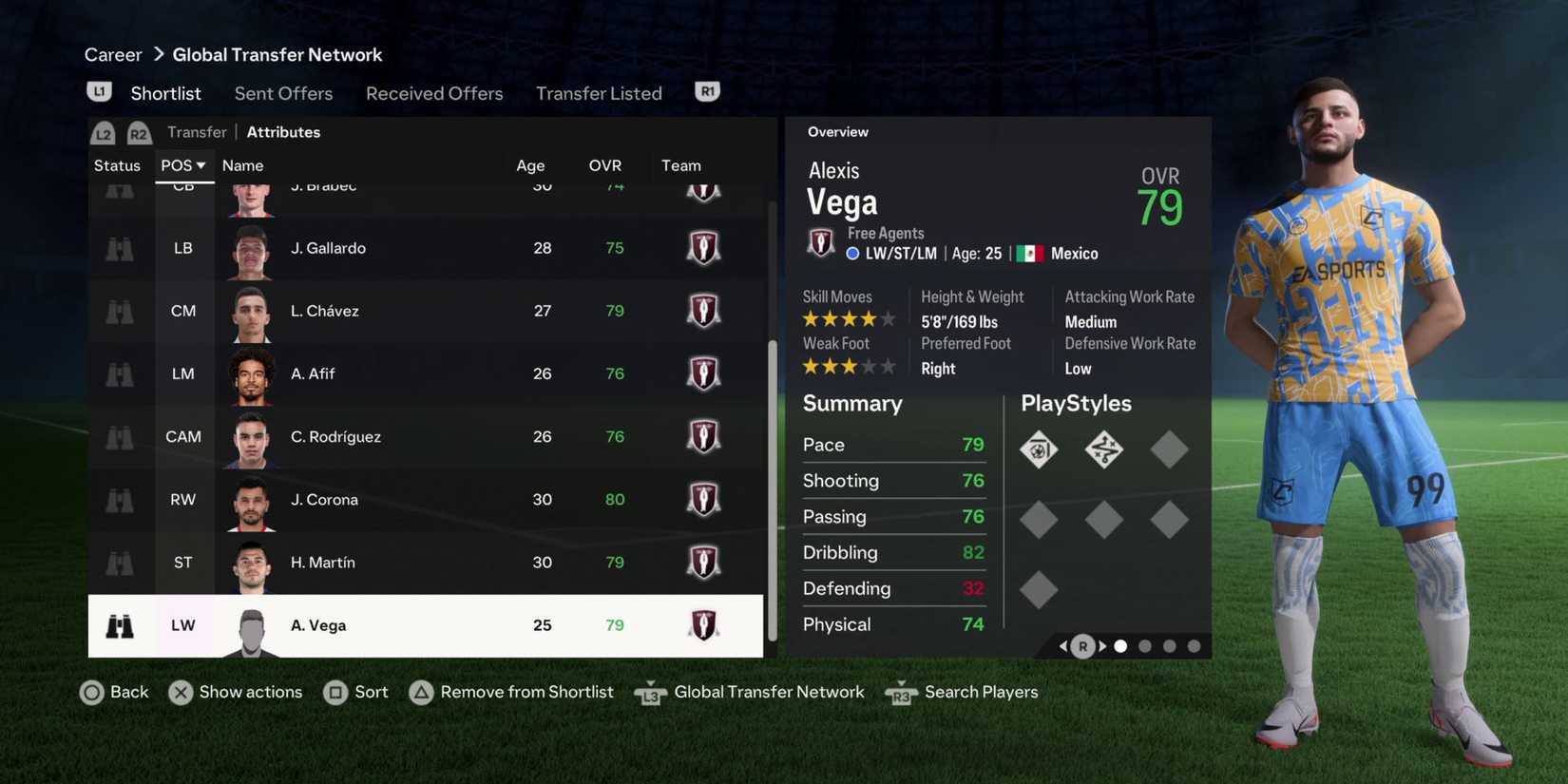The height and width of the screenshot is (784, 1568).
Task: Switch to the Sent Offers tab
Action: [283, 93]
